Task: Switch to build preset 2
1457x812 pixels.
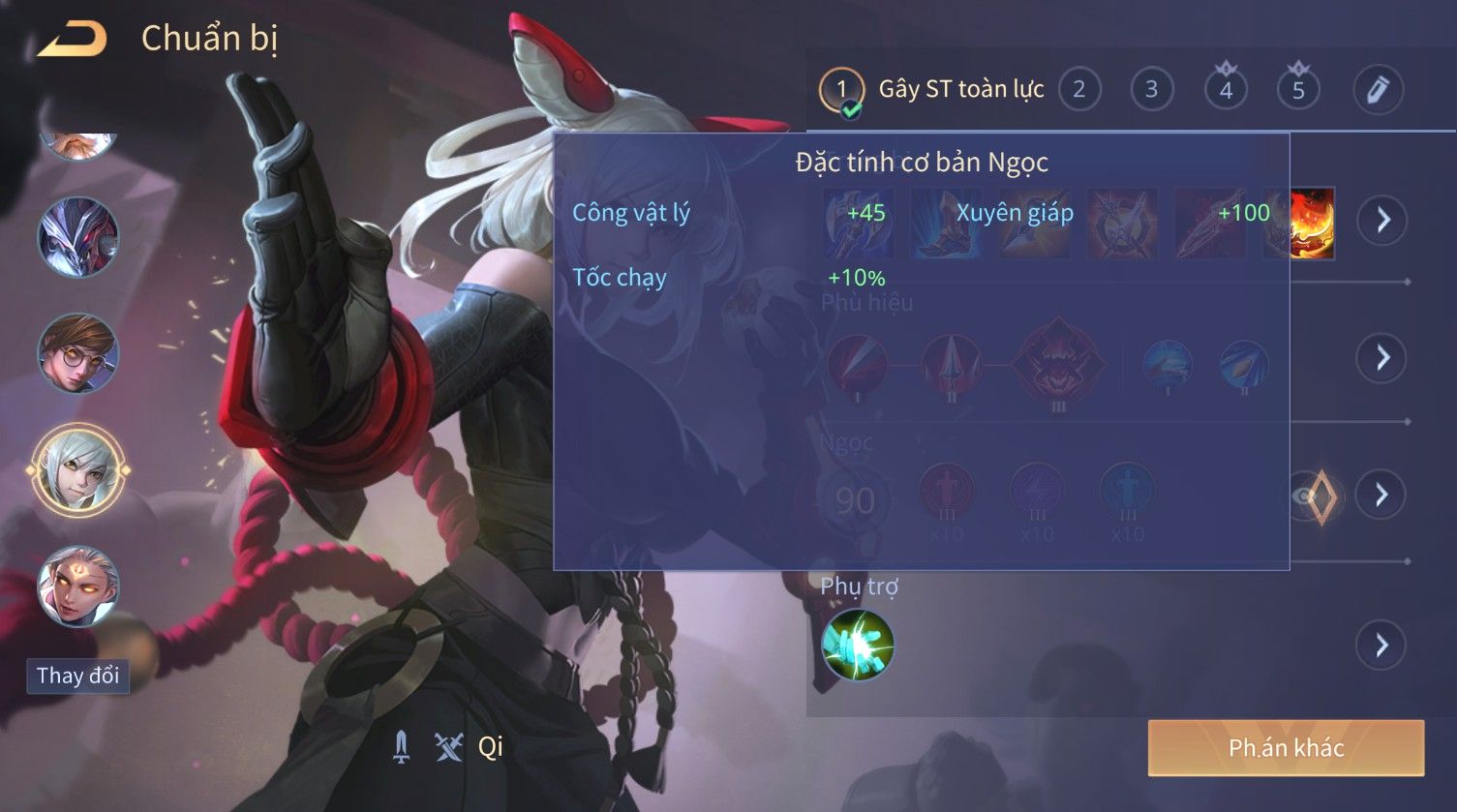Action: (x=1078, y=90)
